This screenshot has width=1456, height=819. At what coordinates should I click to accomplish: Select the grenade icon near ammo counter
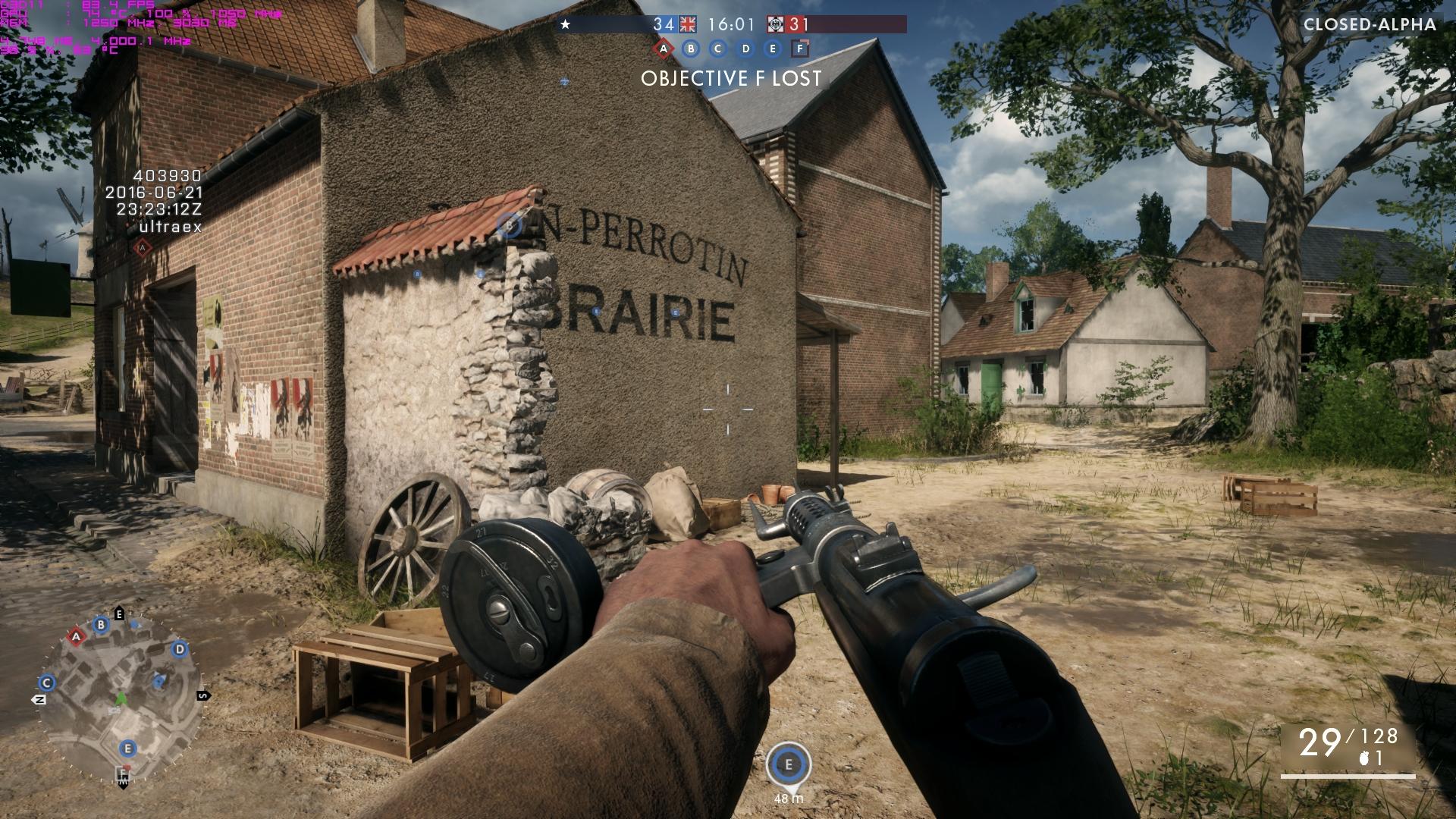pos(1365,758)
